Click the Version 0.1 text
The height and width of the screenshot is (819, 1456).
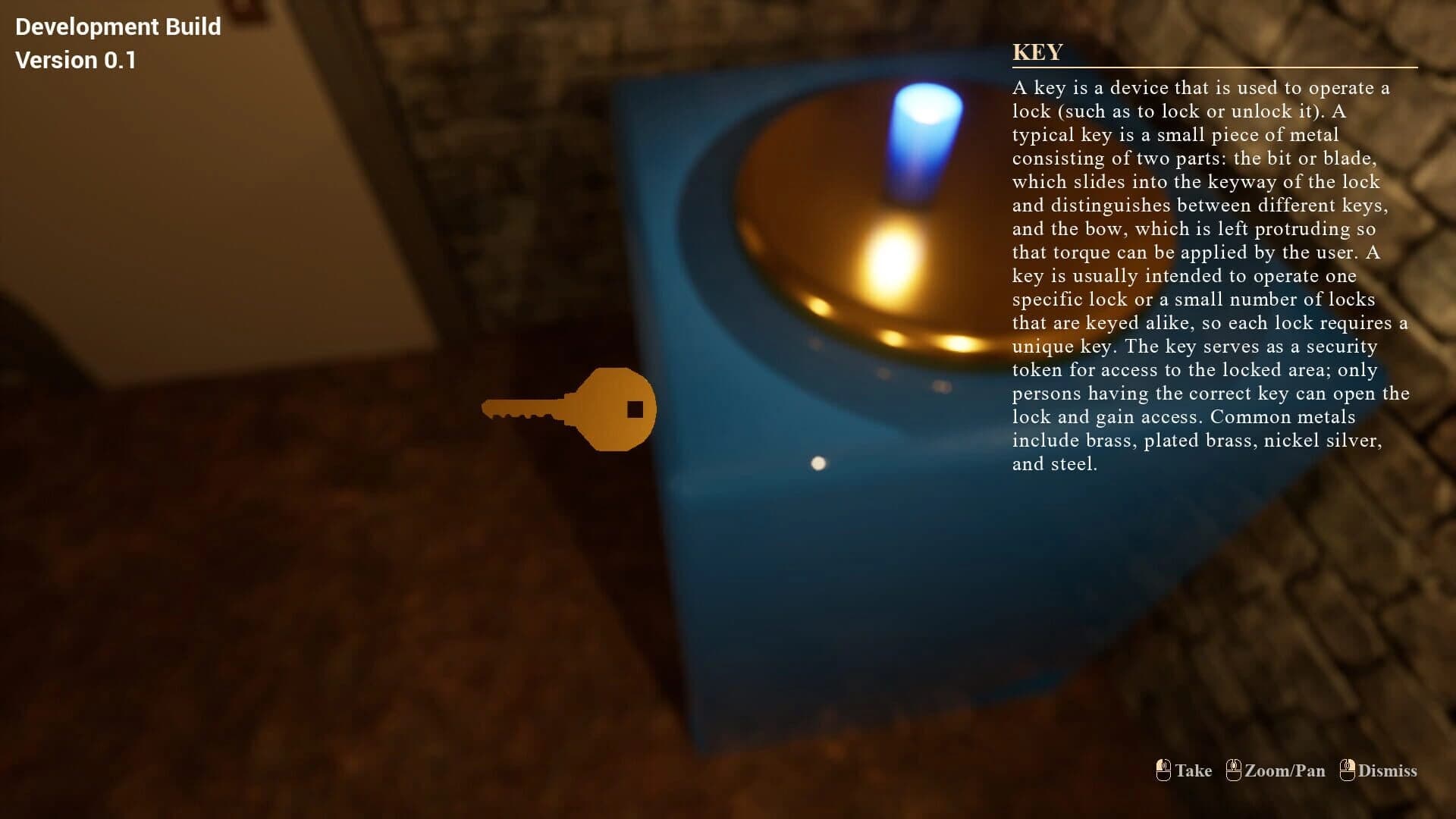(75, 60)
